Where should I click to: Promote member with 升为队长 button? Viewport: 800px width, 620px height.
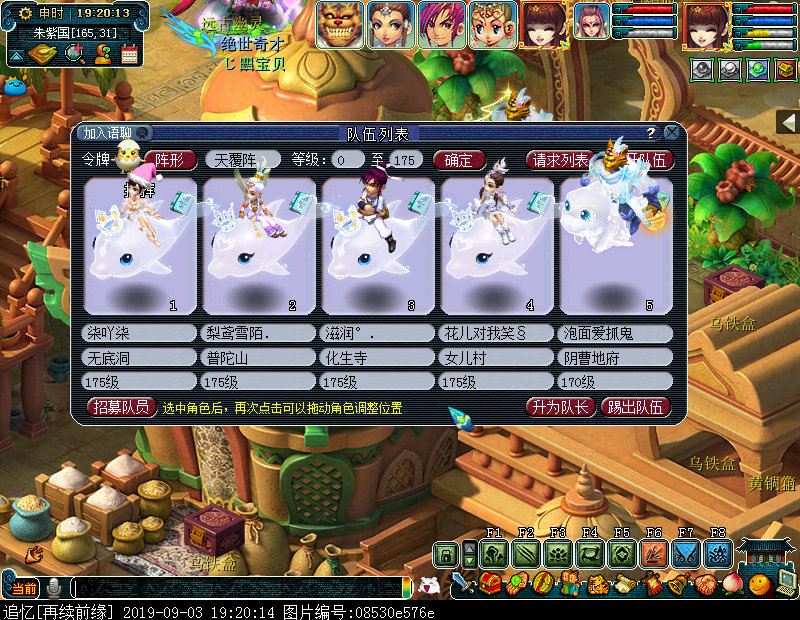pos(560,407)
